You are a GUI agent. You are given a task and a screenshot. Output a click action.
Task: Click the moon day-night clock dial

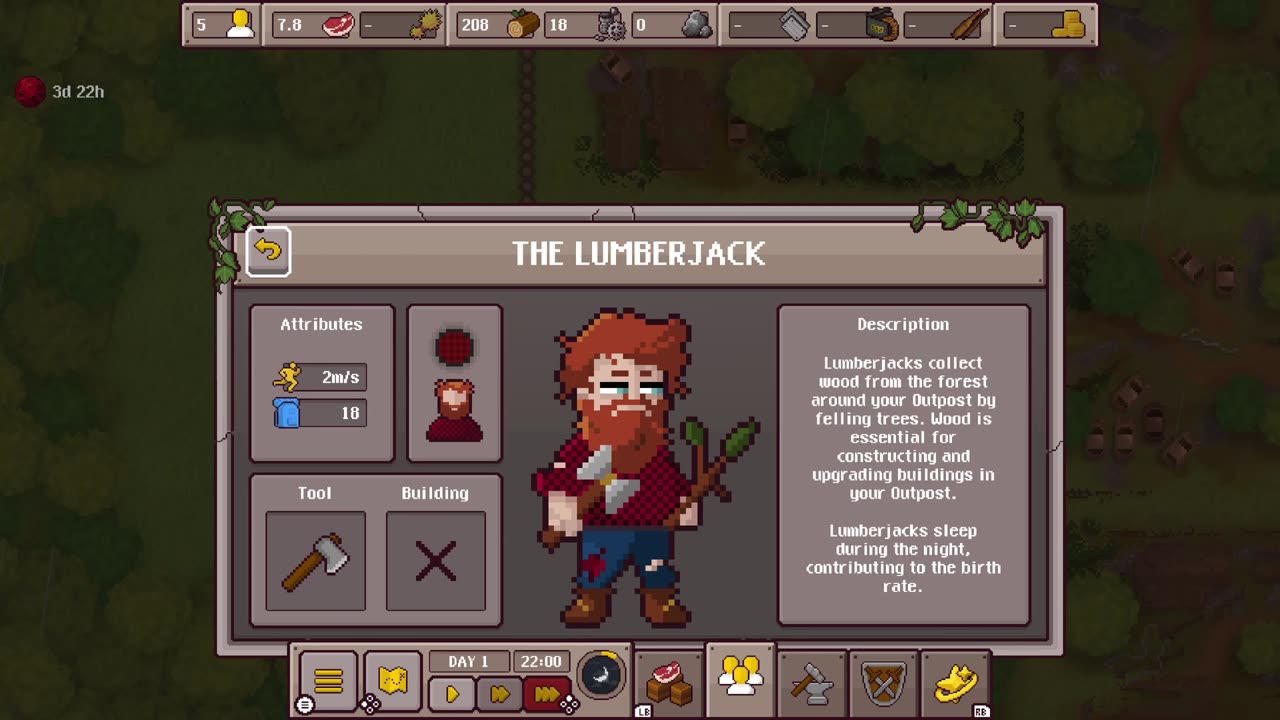click(x=601, y=675)
